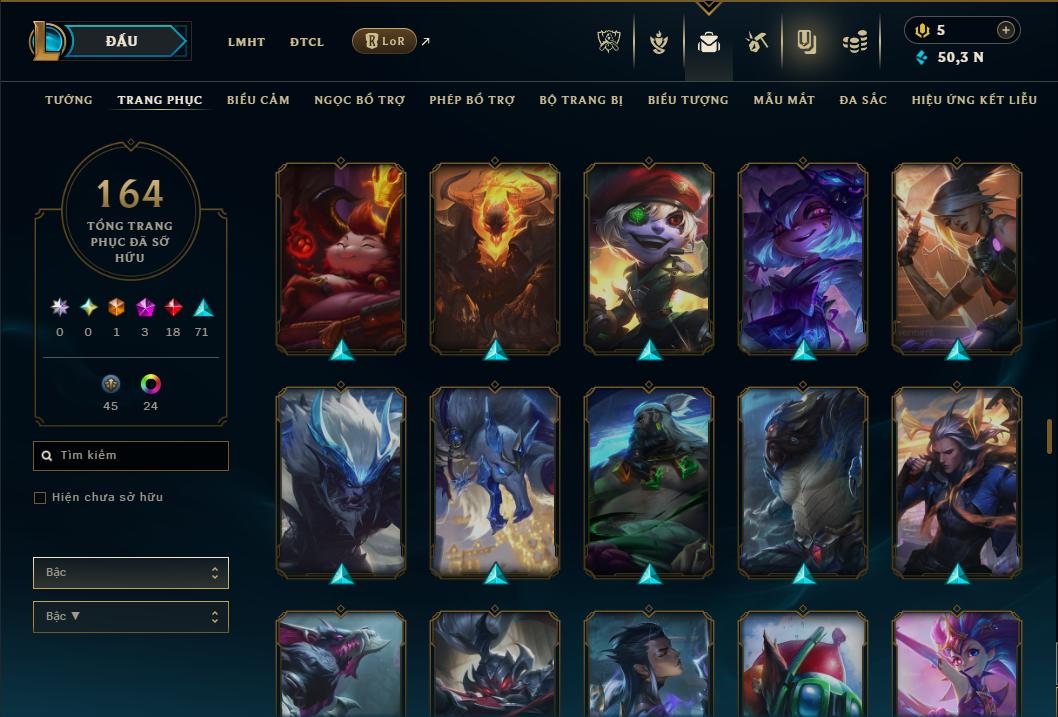Viewport: 1058px width, 717px height.
Task: Toggle the Hiện chưa sở hữu checkbox
Action: (40, 498)
